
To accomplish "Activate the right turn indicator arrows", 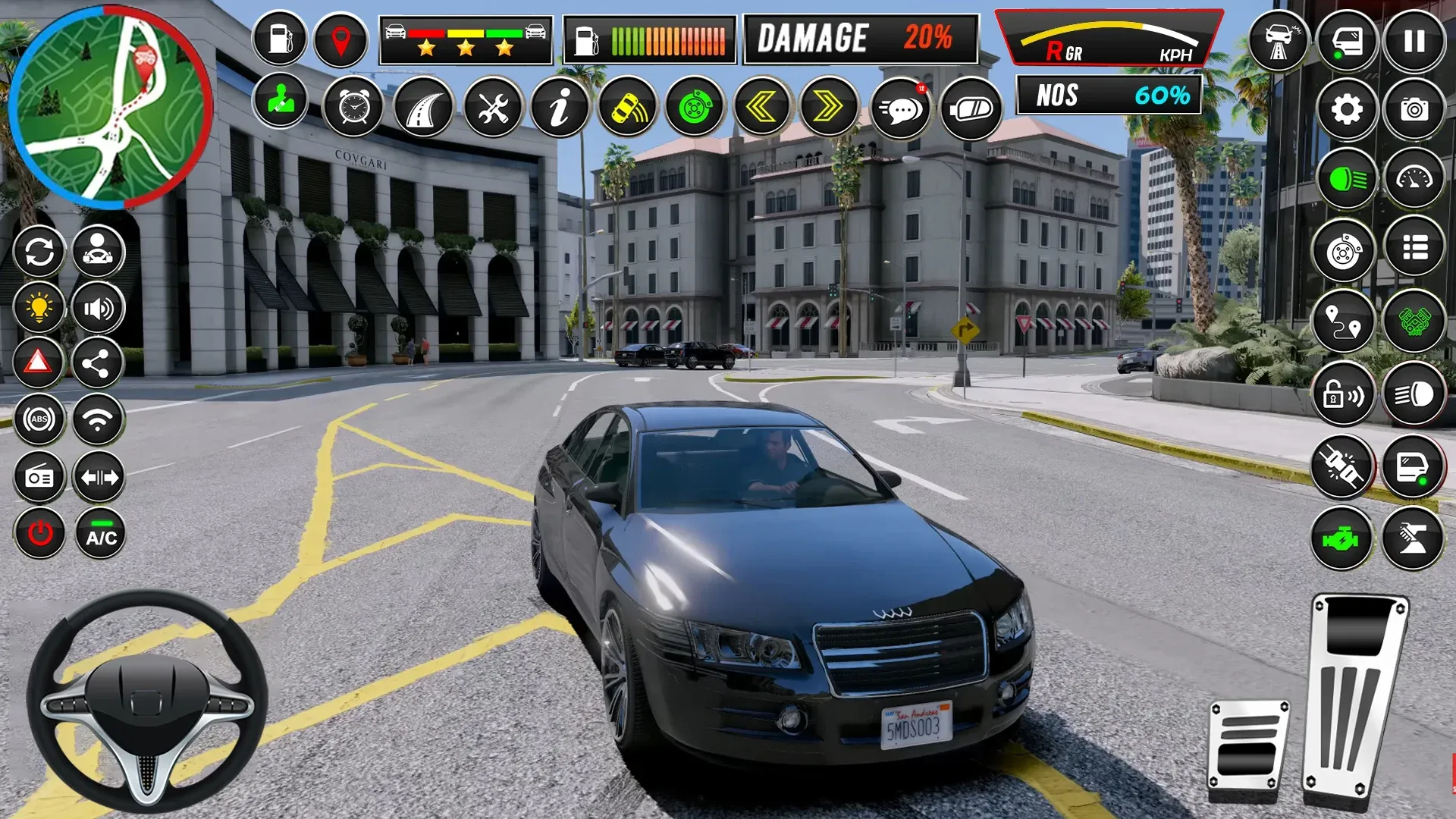I will 828,108.
